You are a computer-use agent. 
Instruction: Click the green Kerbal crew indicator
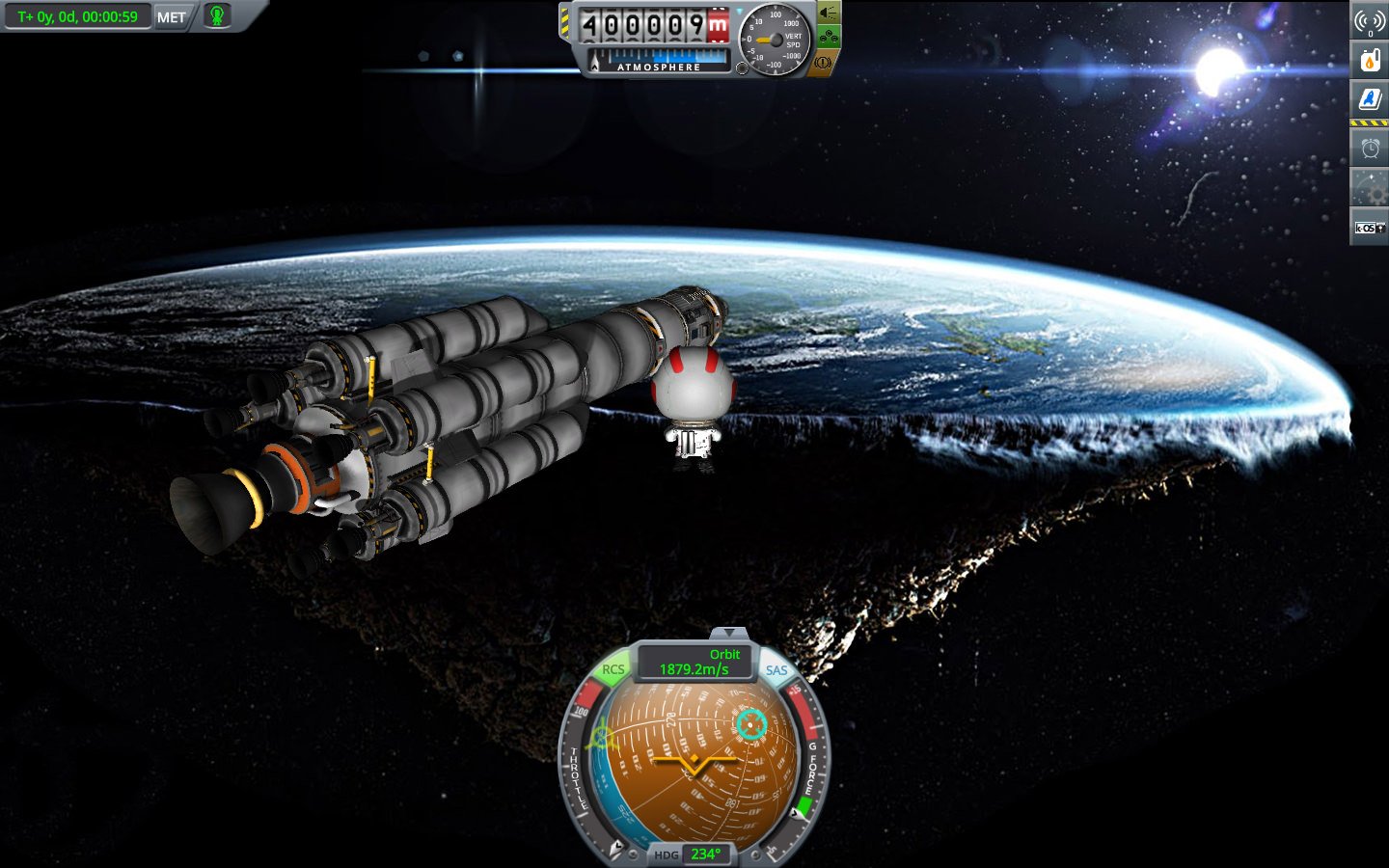coord(218,15)
